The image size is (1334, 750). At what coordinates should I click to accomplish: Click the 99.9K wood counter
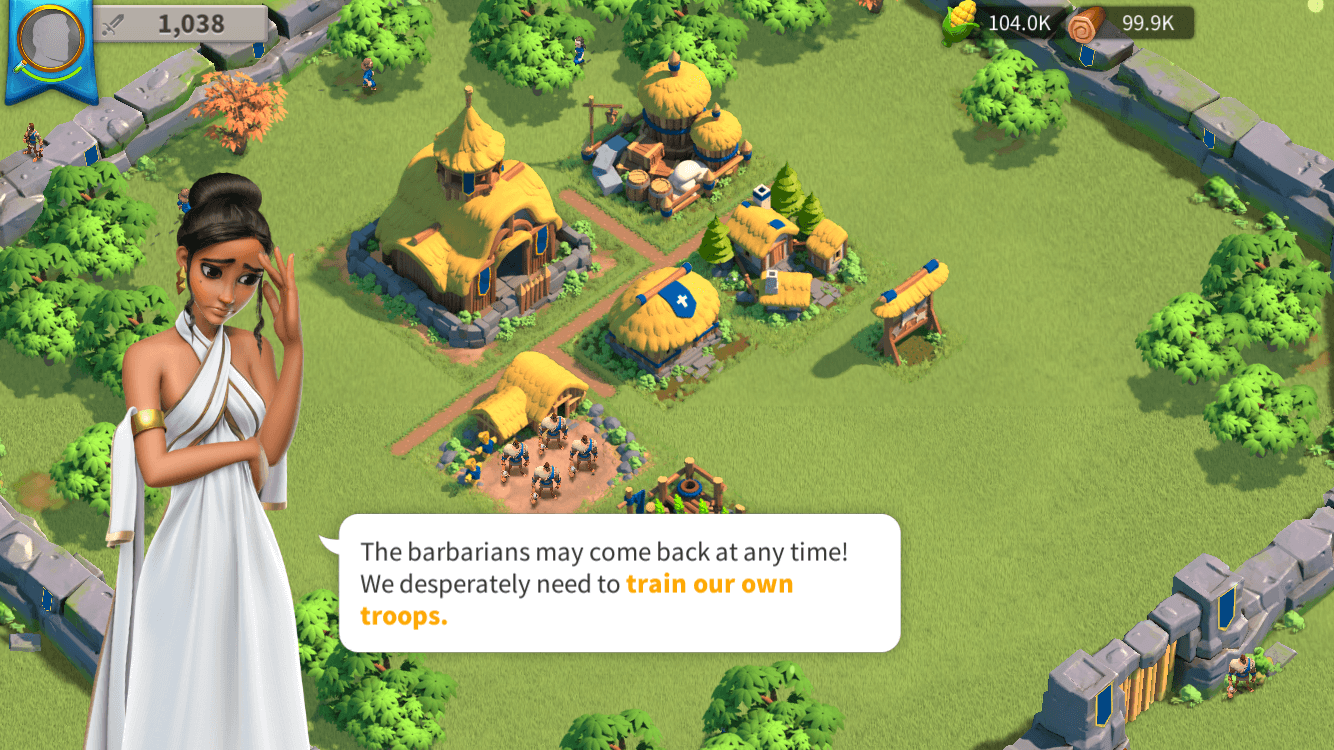click(1150, 22)
